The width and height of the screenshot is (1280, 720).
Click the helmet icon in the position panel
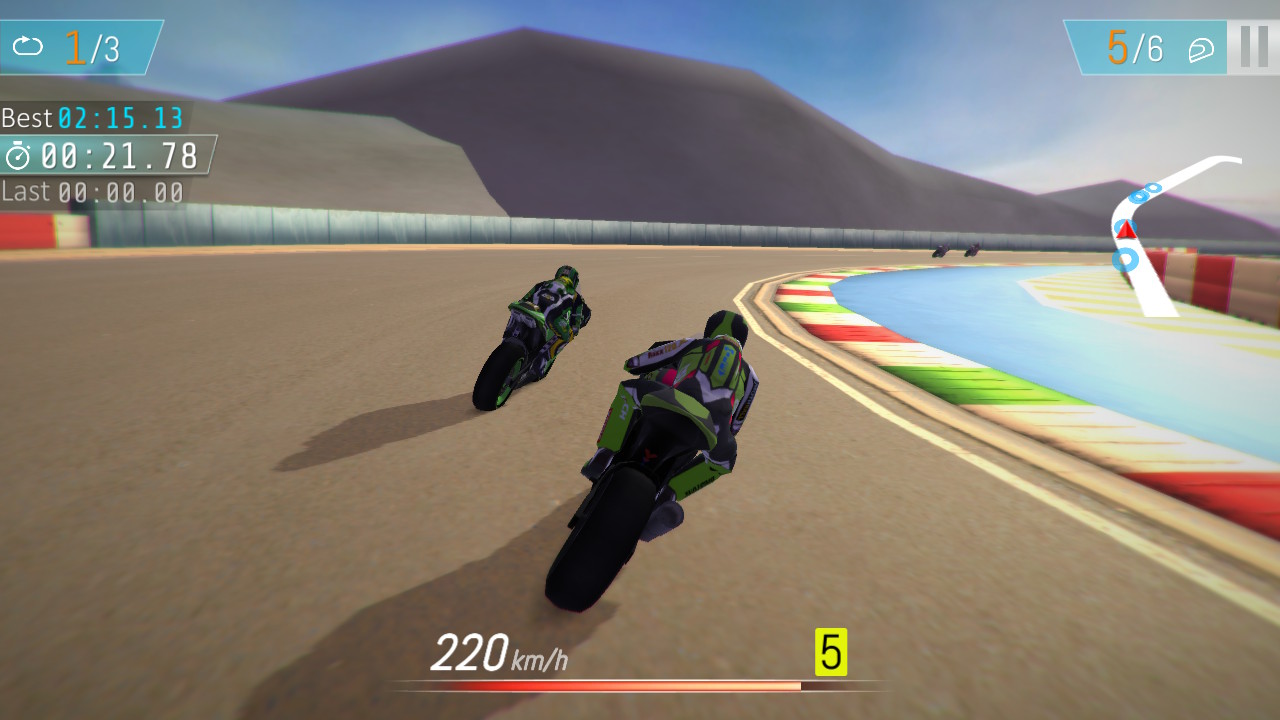coord(1202,49)
